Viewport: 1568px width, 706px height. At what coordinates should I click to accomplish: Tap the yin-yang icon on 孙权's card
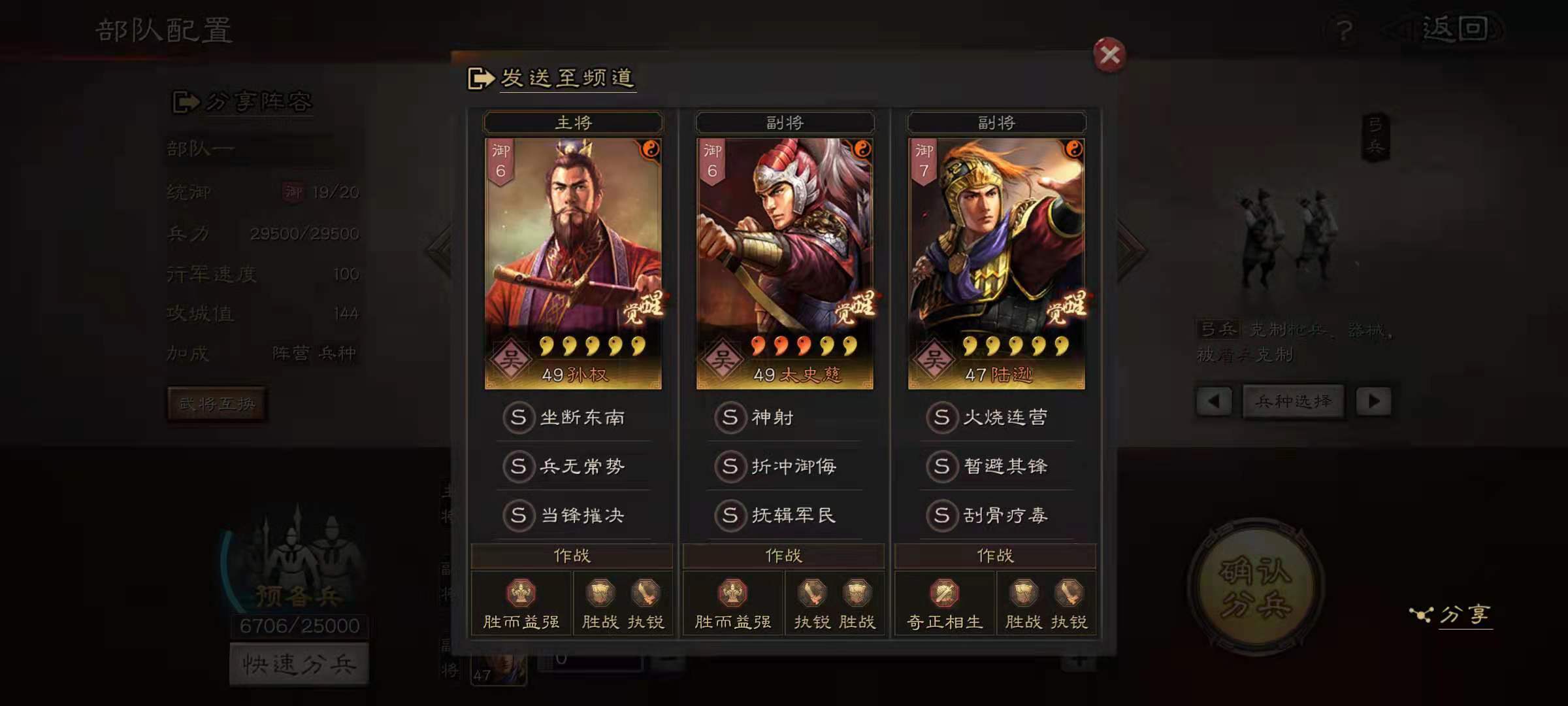click(x=651, y=148)
